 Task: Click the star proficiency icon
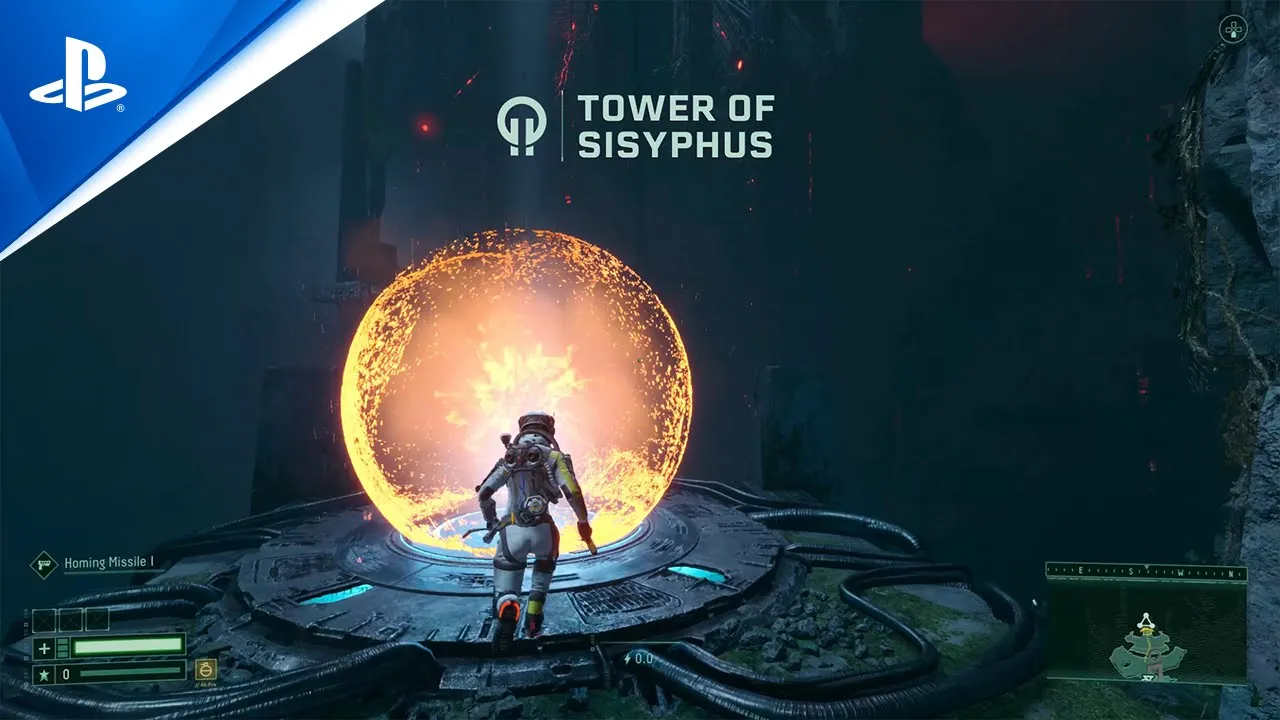pyautogui.click(x=43, y=675)
